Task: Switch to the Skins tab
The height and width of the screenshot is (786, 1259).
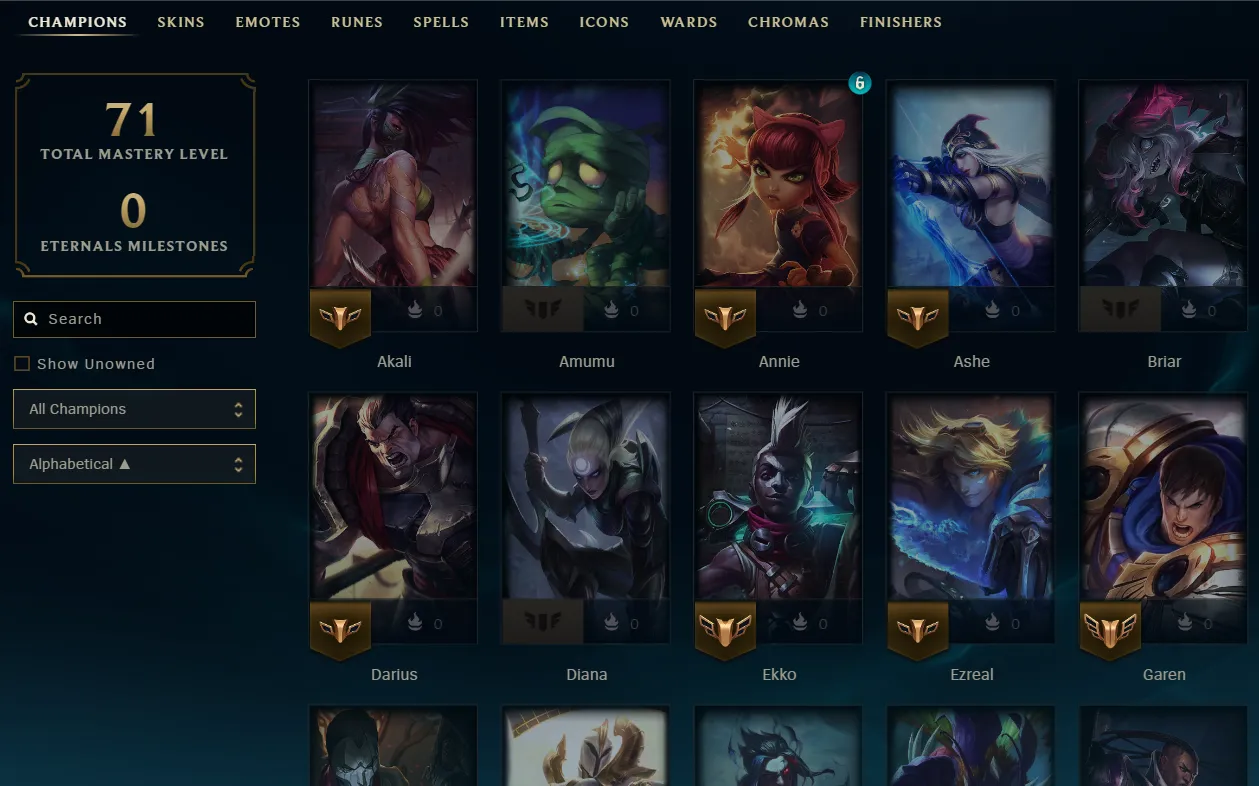Action: point(181,22)
